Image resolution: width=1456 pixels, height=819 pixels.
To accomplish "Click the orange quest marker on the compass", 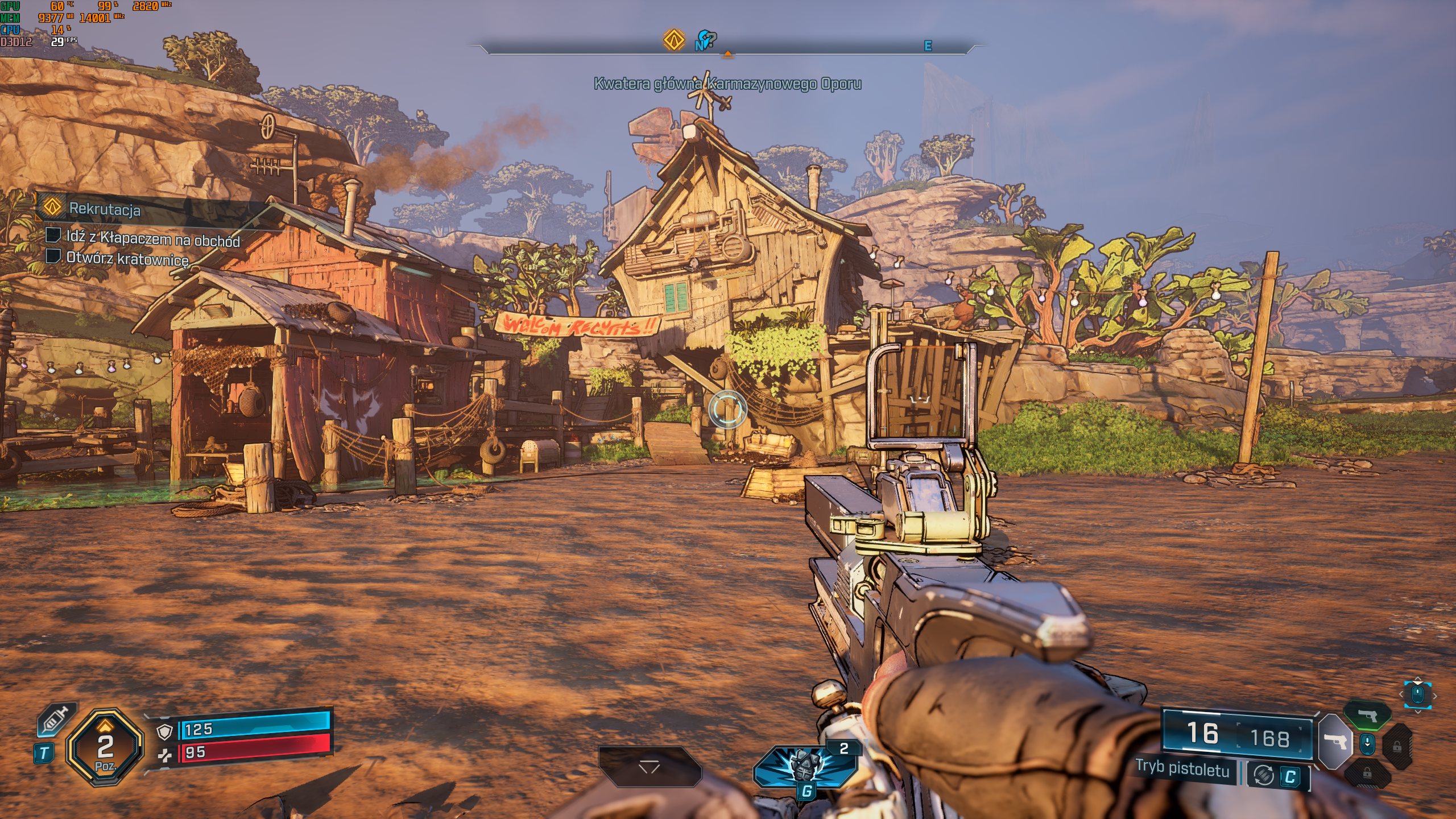I will click(x=674, y=40).
